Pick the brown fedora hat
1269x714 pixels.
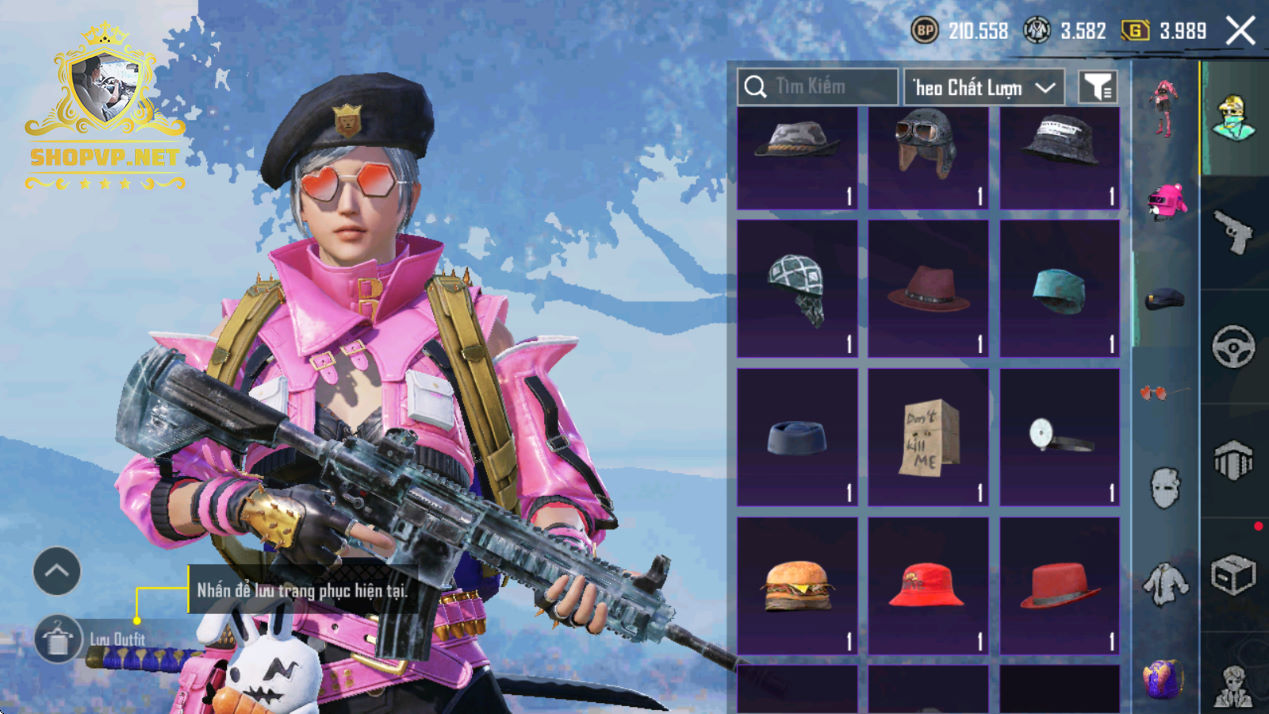click(x=928, y=289)
